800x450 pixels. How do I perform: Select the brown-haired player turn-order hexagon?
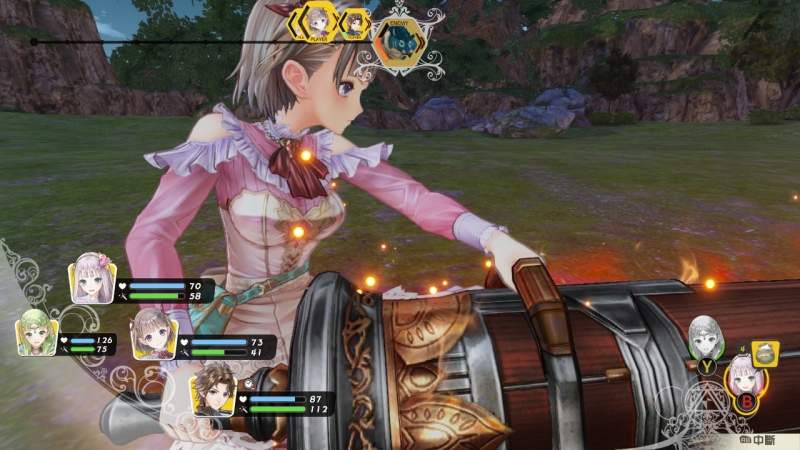pyautogui.click(x=353, y=22)
